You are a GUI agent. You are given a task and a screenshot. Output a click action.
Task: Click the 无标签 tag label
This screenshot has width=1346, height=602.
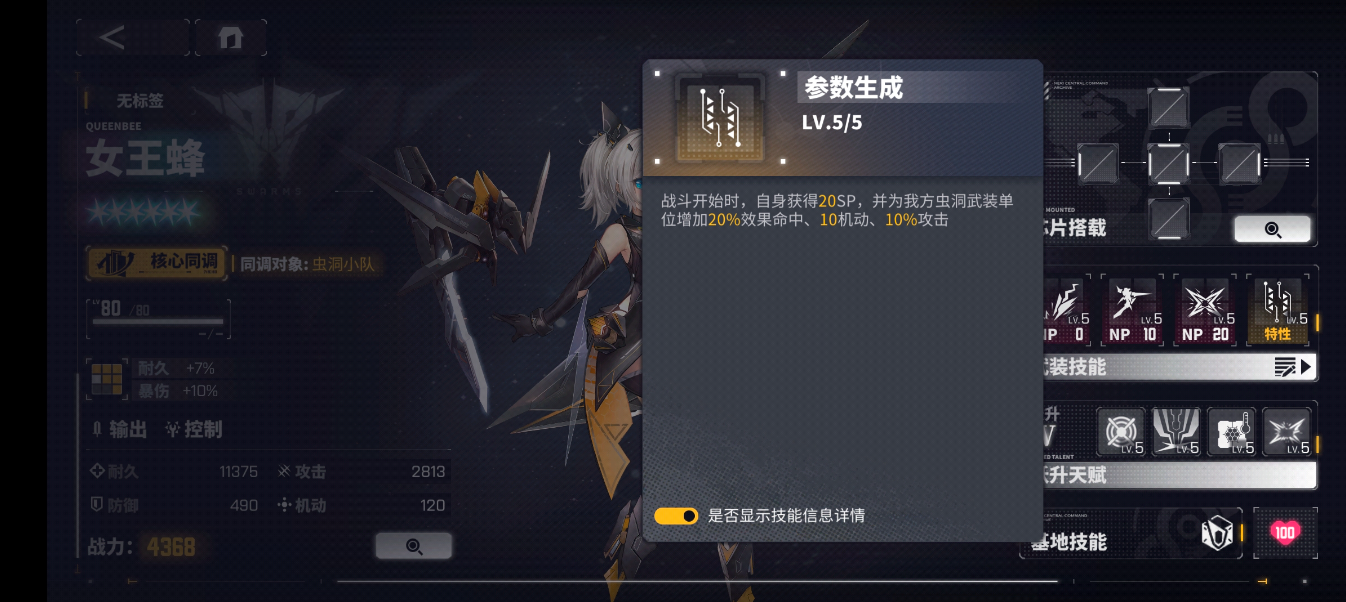click(140, 100)
